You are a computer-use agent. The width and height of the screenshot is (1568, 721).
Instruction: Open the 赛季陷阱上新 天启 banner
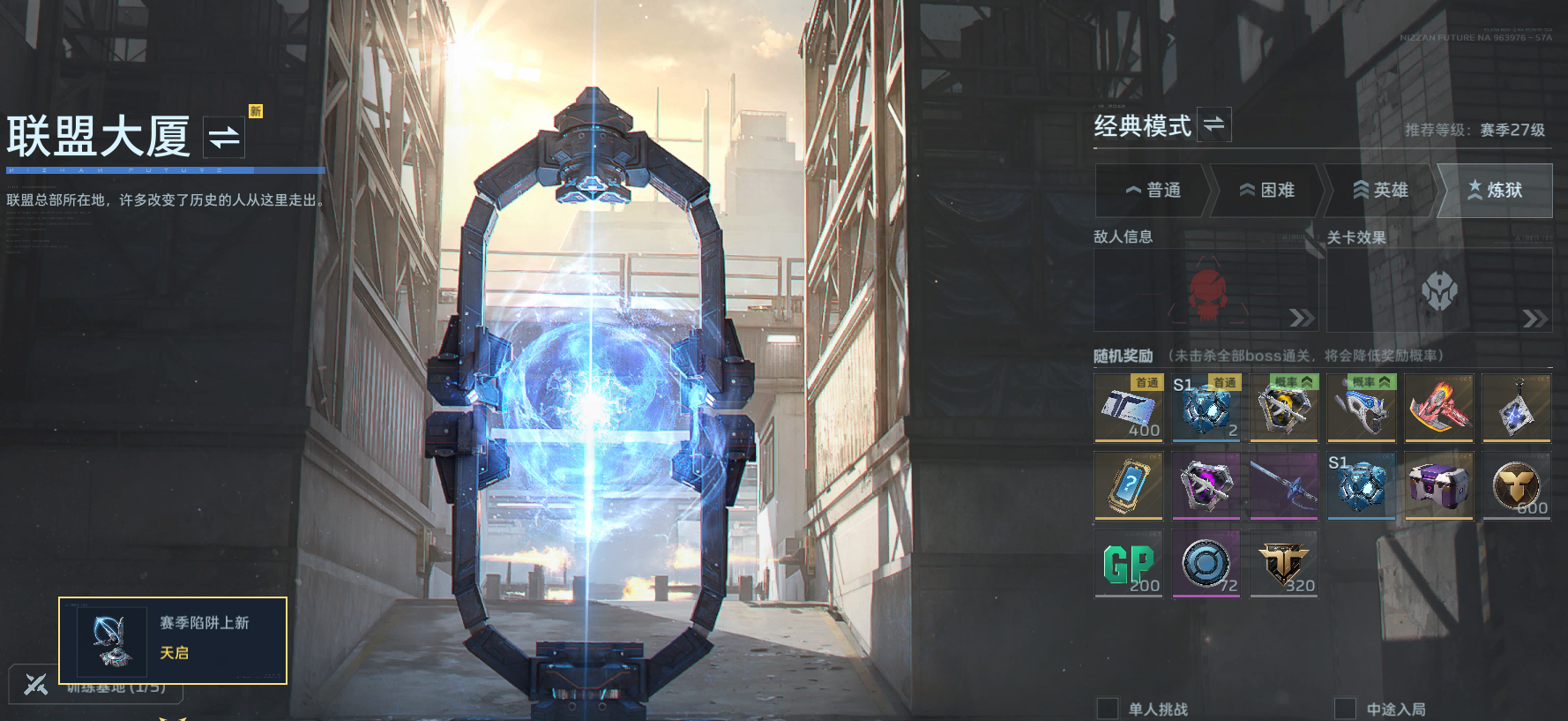[173, 641]
